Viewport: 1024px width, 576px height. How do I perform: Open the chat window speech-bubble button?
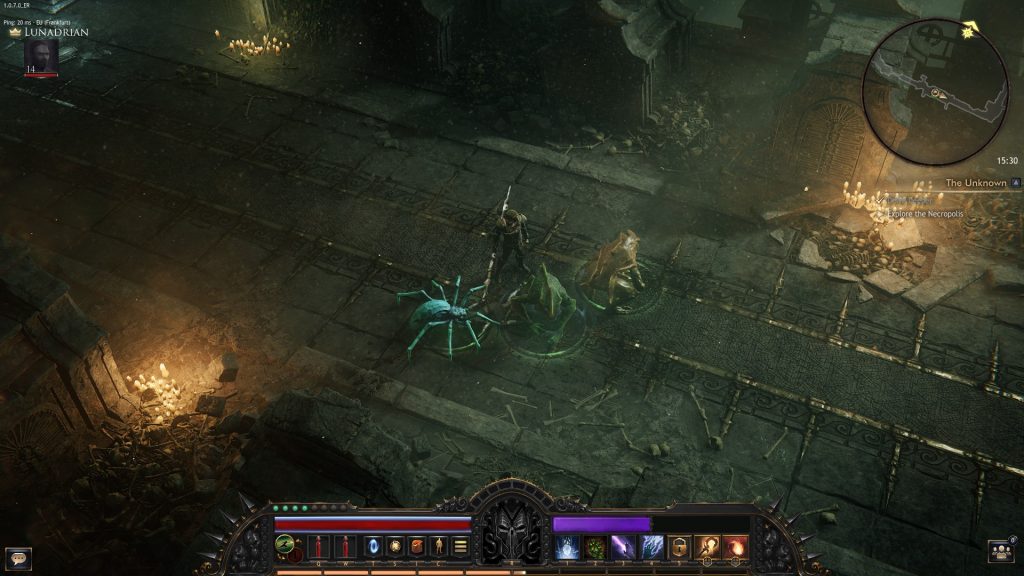tap(18, 558)
